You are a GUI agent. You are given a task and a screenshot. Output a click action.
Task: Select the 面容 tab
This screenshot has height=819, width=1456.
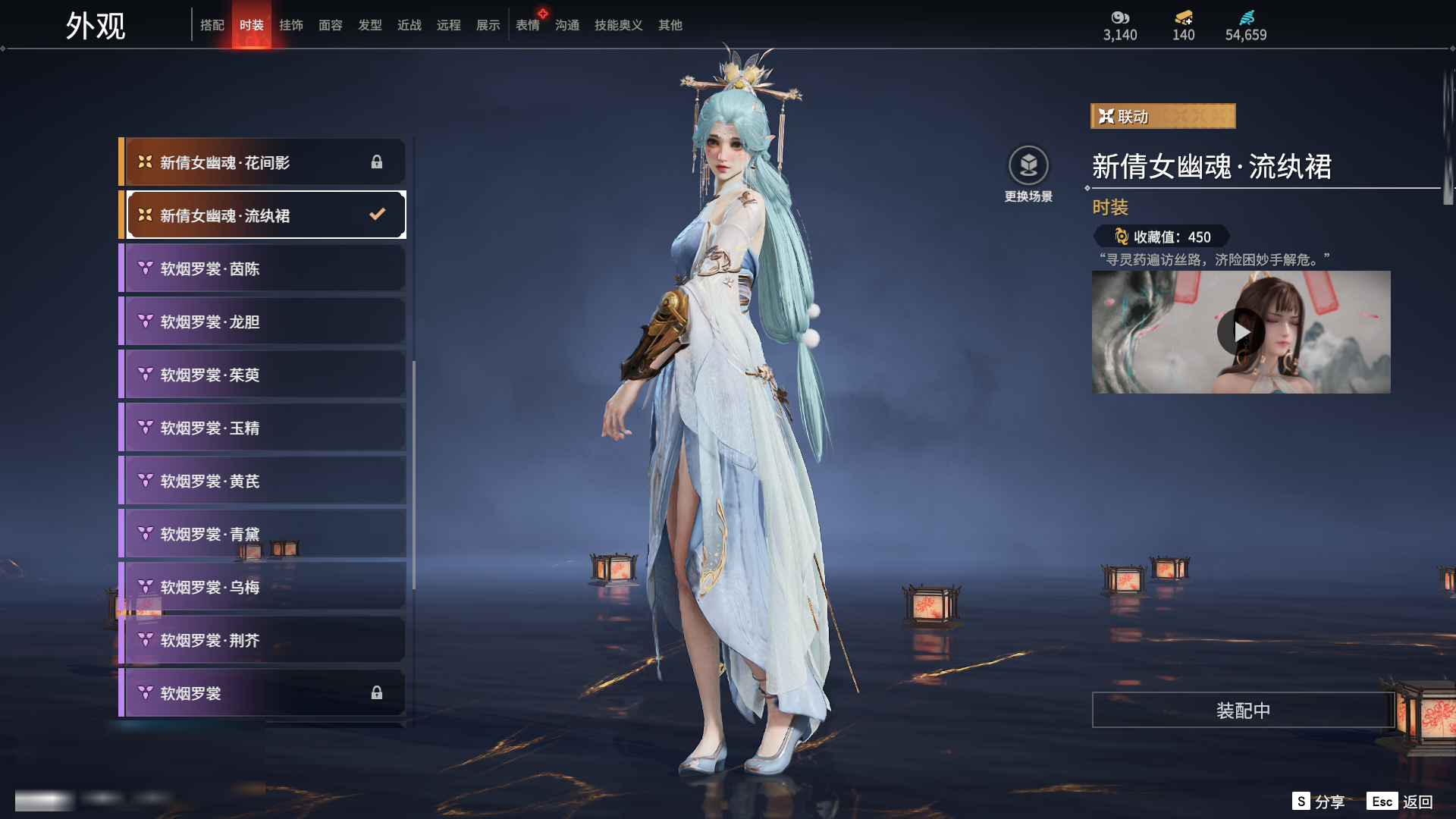(x=331, y=25)
